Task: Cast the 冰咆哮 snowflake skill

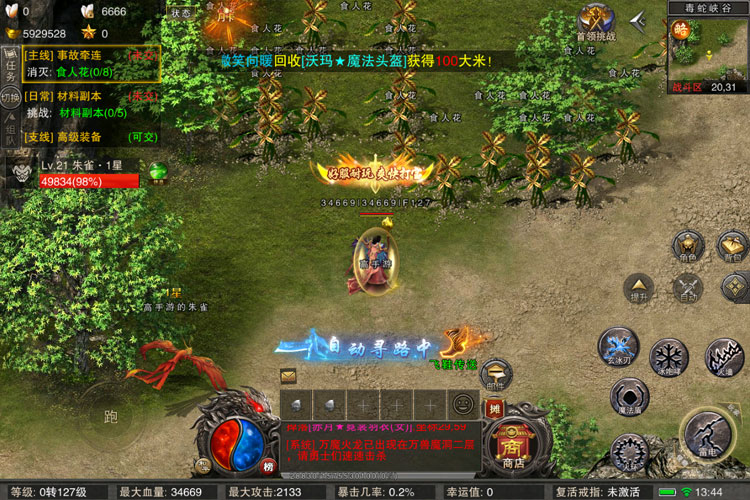Action: (x=667, y=356)
